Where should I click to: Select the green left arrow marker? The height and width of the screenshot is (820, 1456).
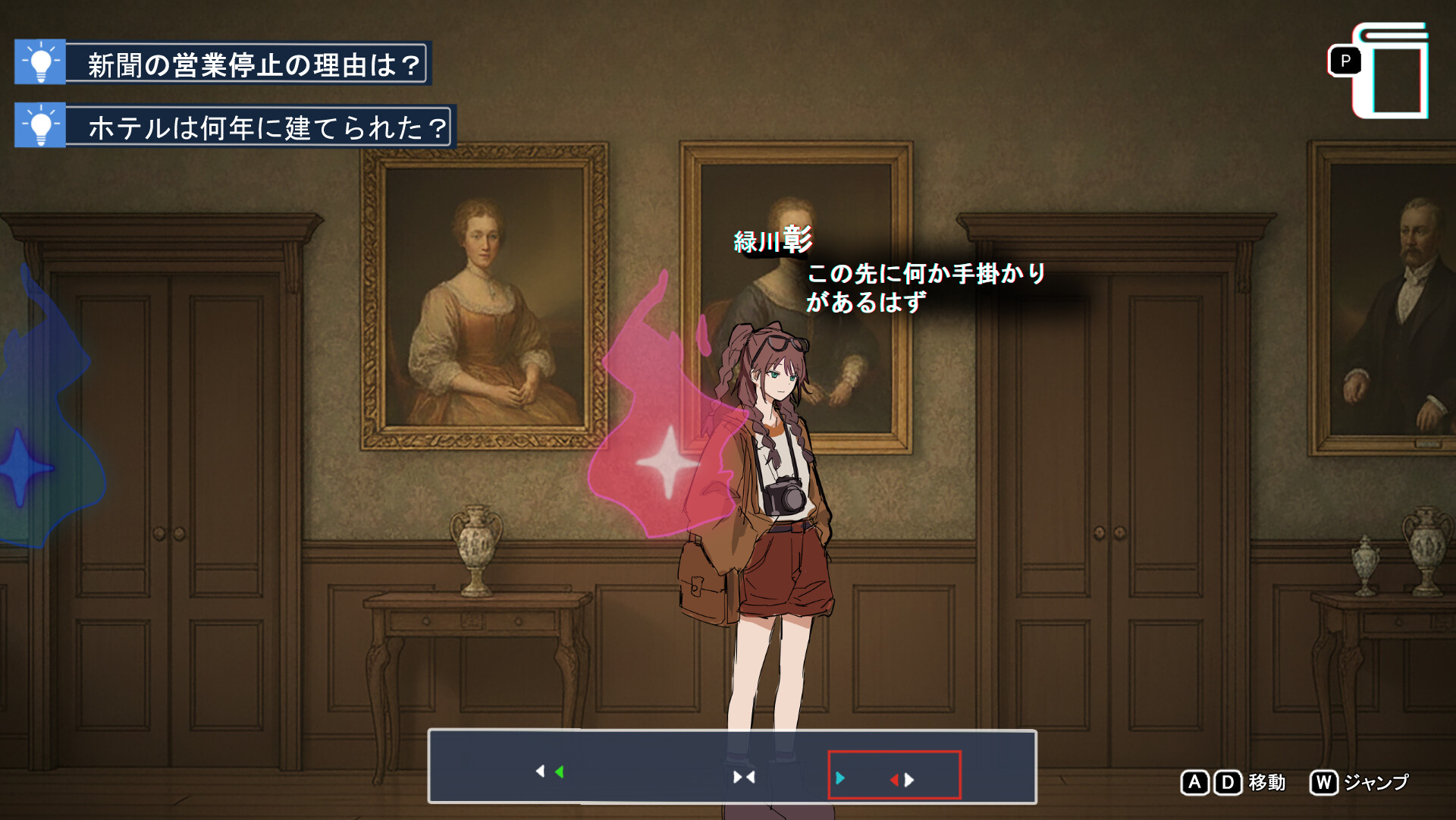click(559, 771)
